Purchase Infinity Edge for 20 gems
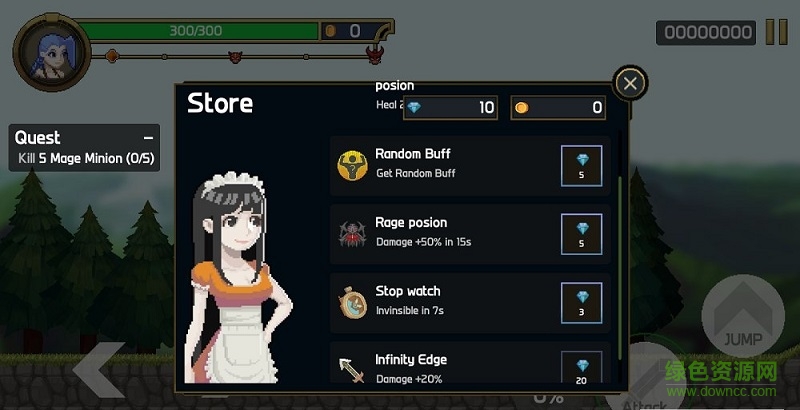This screenshot has height=410, width=800. 582,366
